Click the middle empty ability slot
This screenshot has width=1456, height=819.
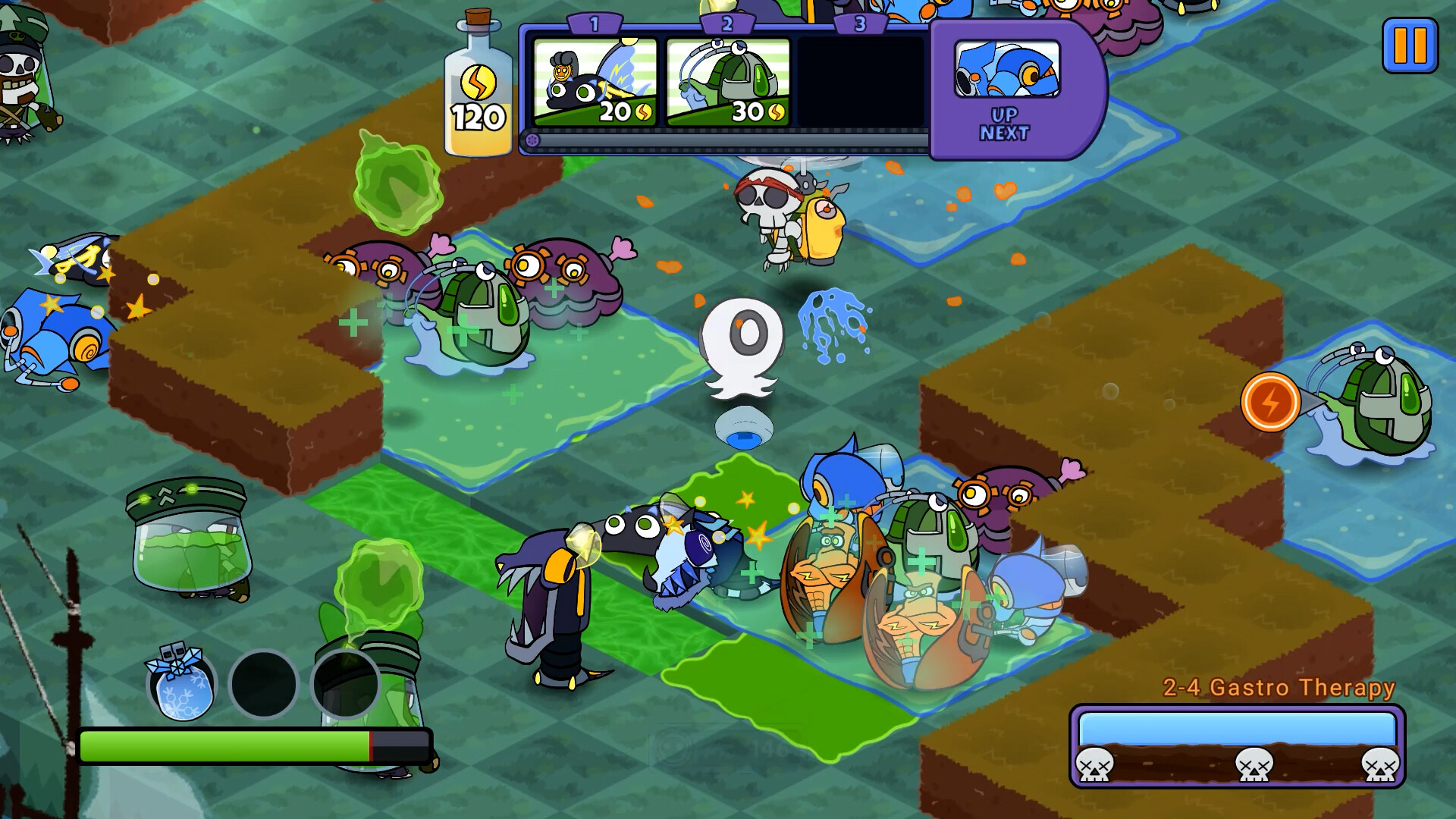(x=263, y=685)
